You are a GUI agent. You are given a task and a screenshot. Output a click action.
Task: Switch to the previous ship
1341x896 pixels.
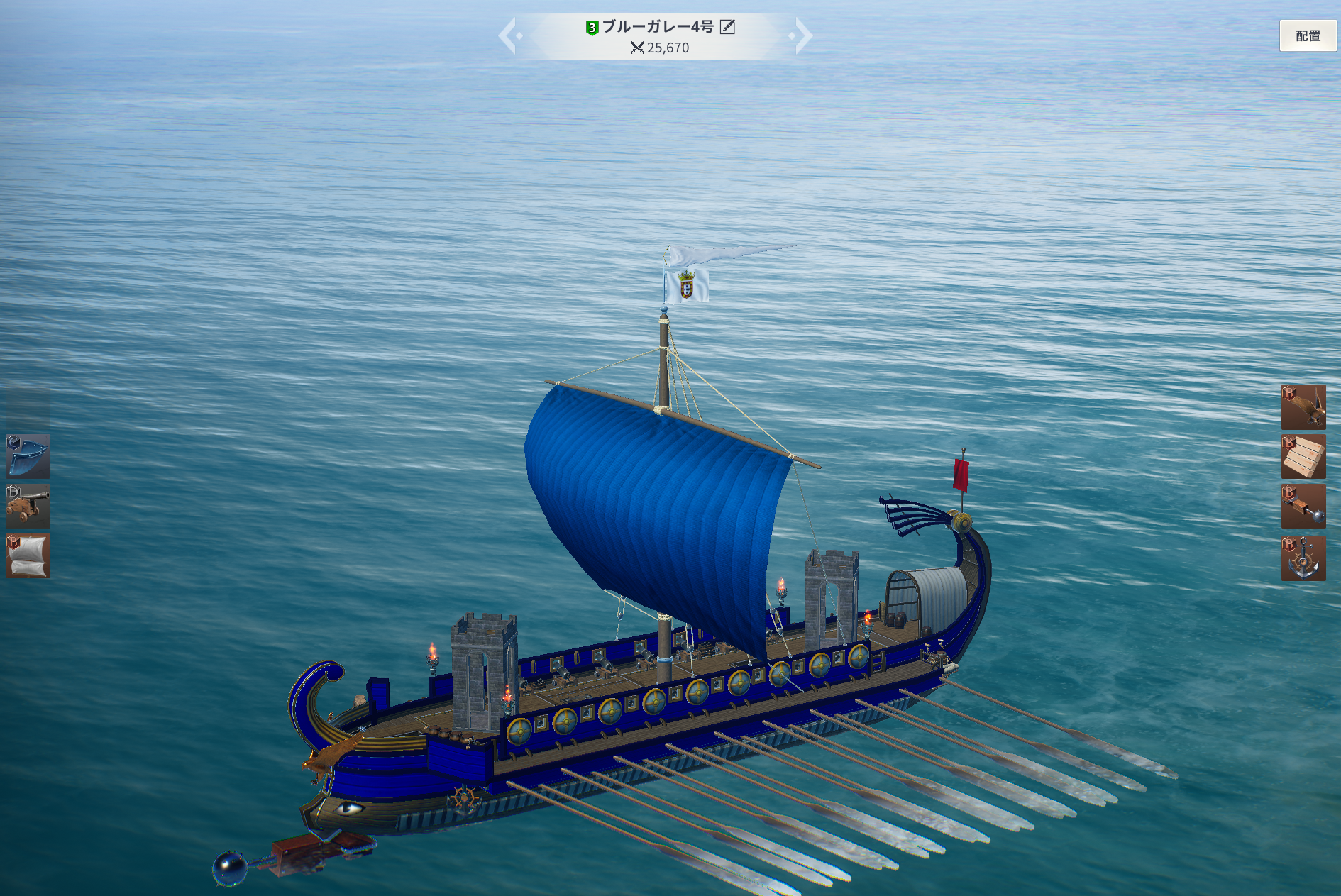[508, 36]
